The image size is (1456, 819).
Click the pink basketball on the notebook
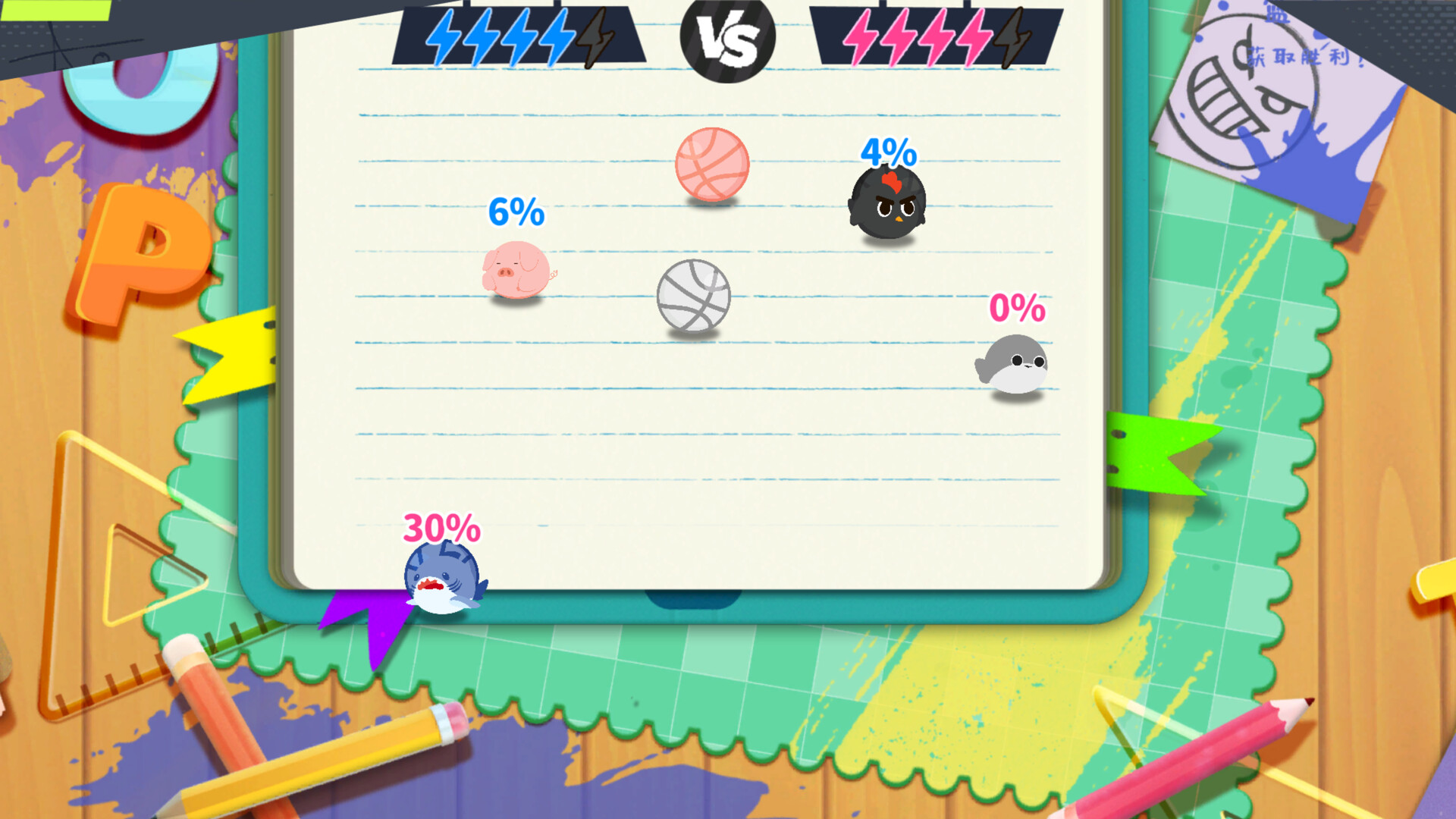coord(711,165)
